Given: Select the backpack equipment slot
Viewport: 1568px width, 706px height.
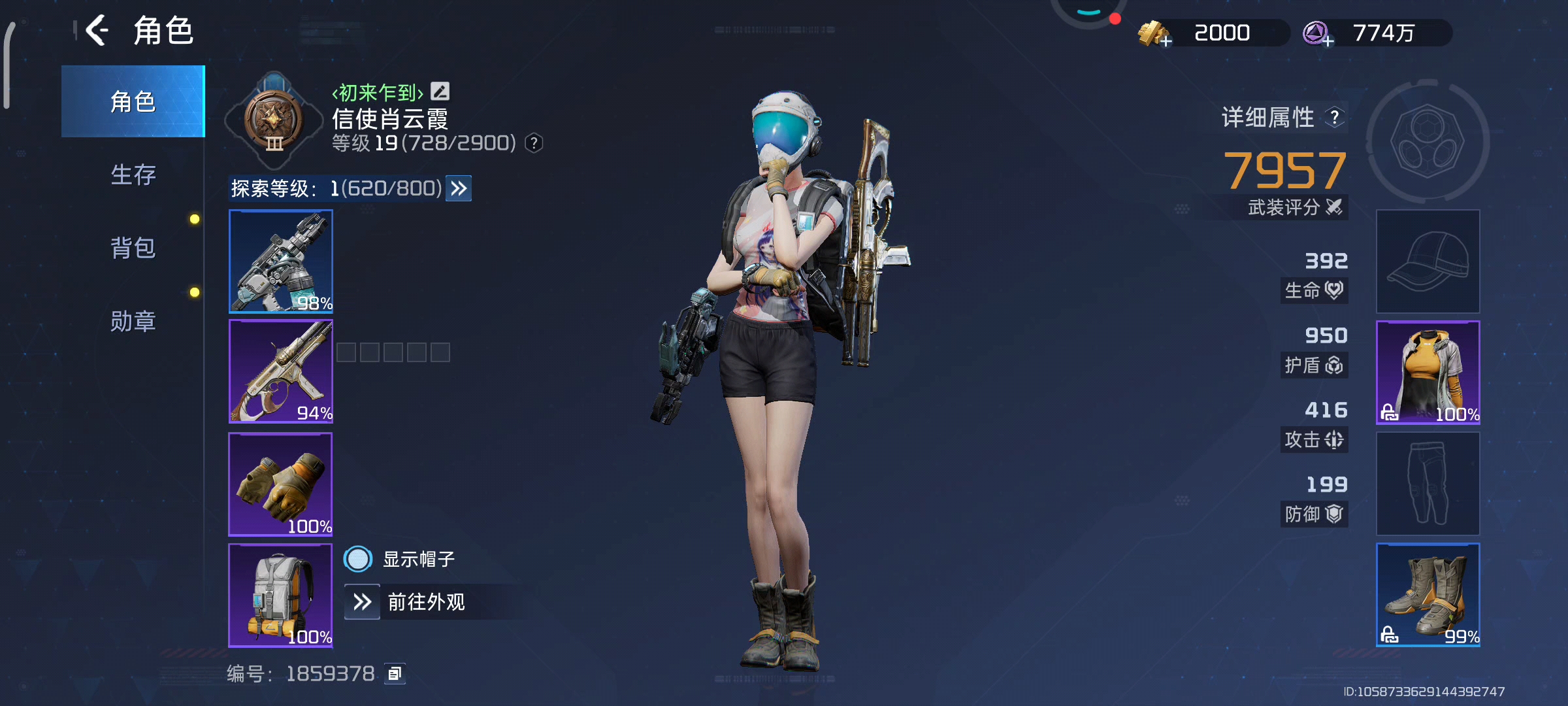Looking at the screenshot, I should (281, 595).
